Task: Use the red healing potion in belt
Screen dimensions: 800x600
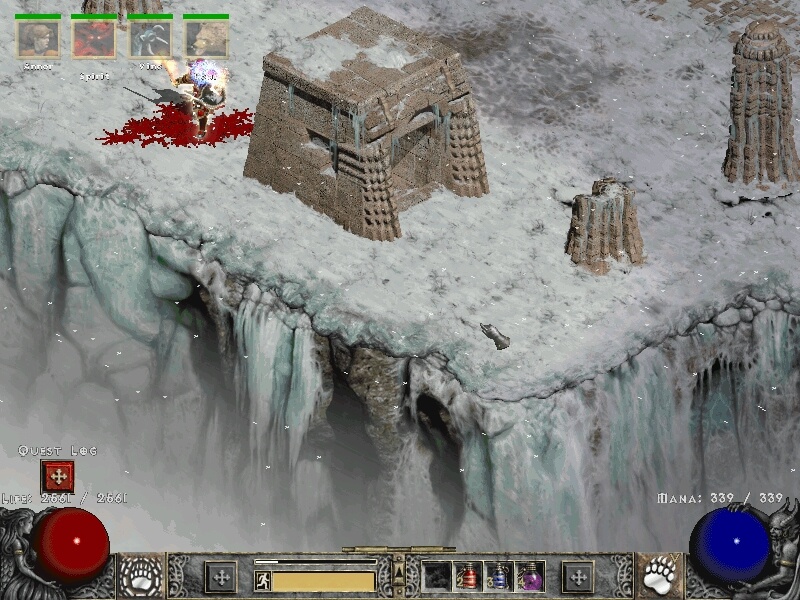Action: click(x=466, y=576)
